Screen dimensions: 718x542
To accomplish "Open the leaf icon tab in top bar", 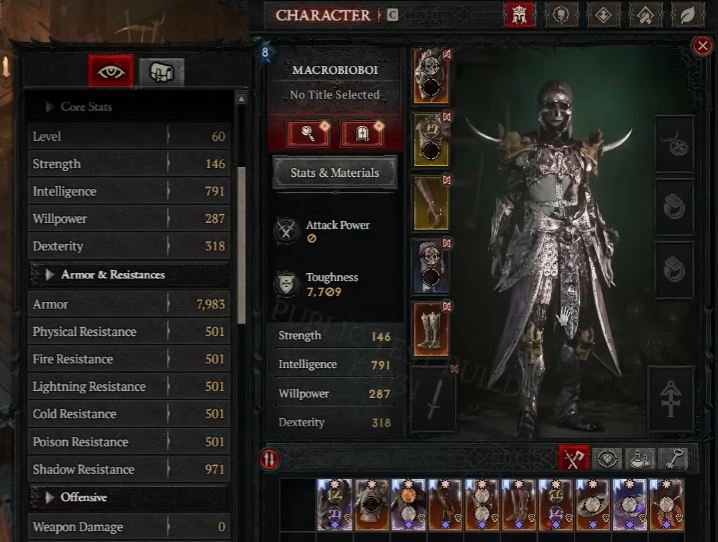I will (688, 15).
